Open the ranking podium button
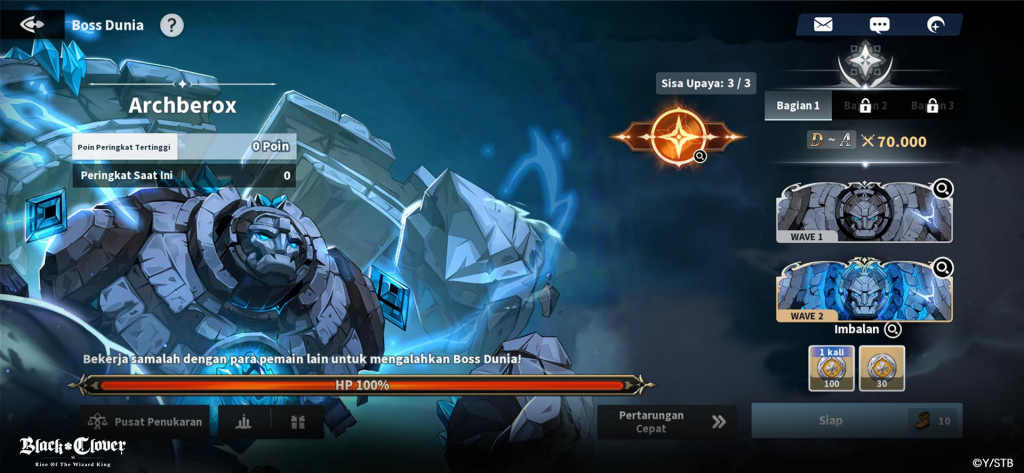The height and width of the screenshot is (473, 1024). (x=243, y=422)
